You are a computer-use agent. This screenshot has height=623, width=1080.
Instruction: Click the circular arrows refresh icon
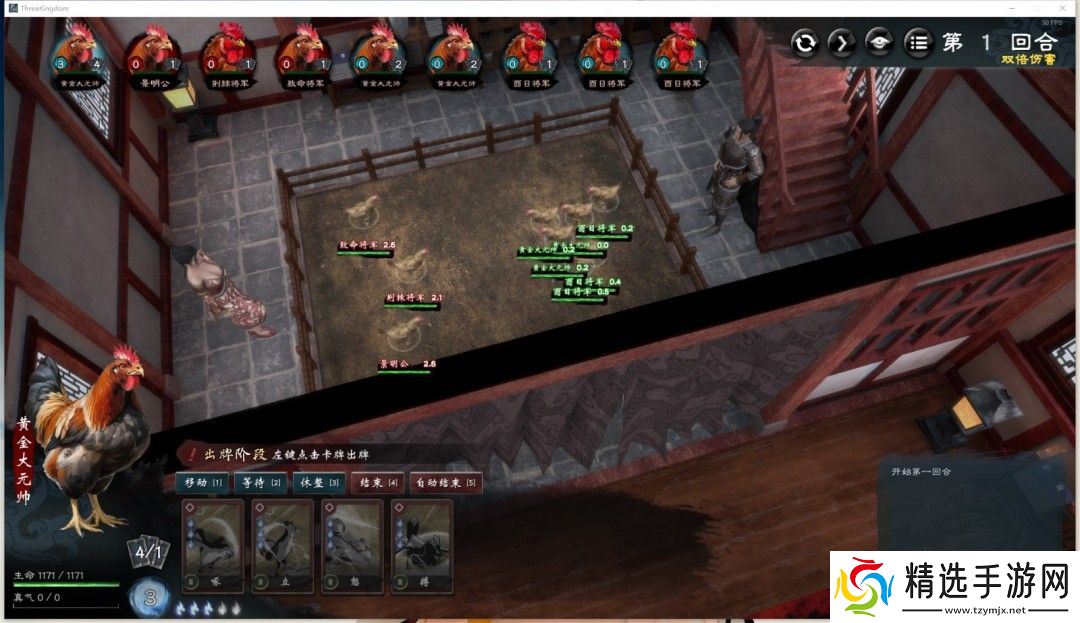(x=805, y=43)
